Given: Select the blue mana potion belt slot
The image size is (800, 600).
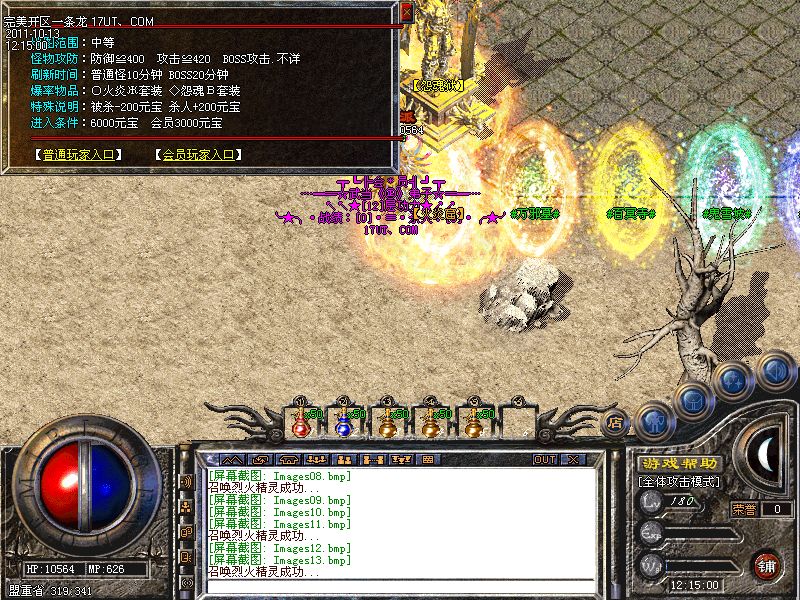Looking at the screenshot, I should point(343,421).
